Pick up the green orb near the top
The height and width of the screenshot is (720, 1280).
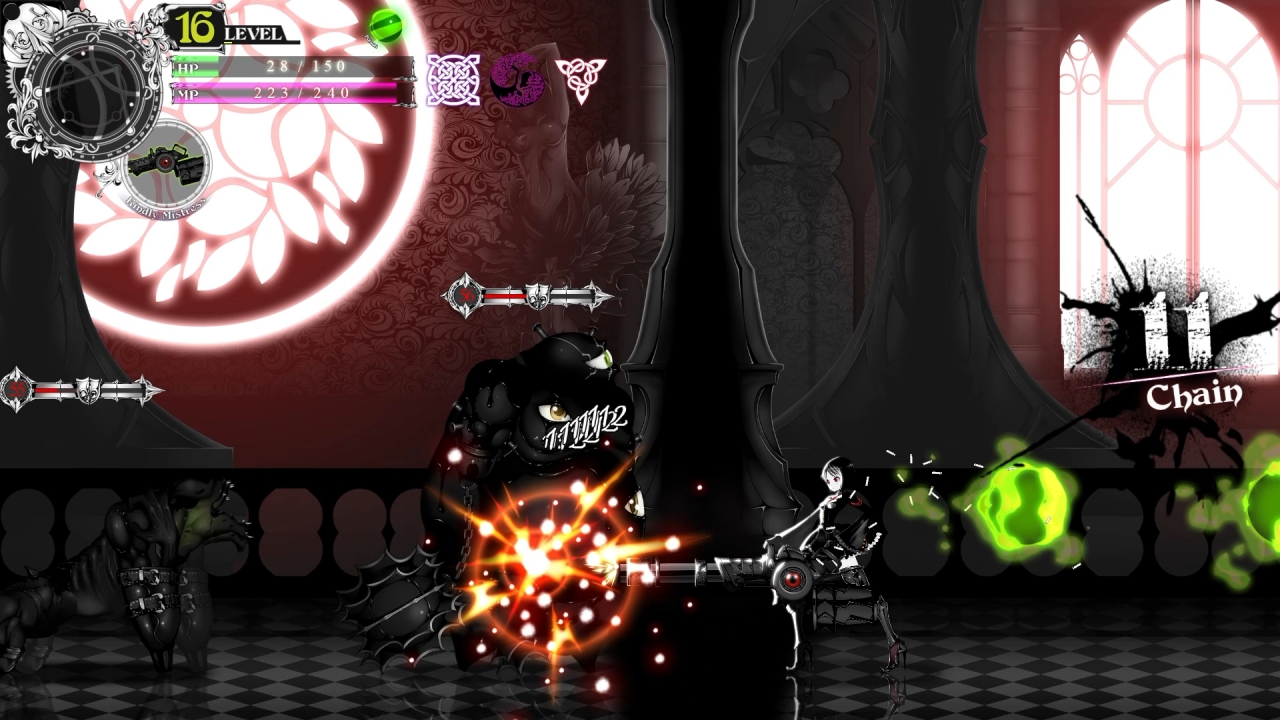(383, 27)
